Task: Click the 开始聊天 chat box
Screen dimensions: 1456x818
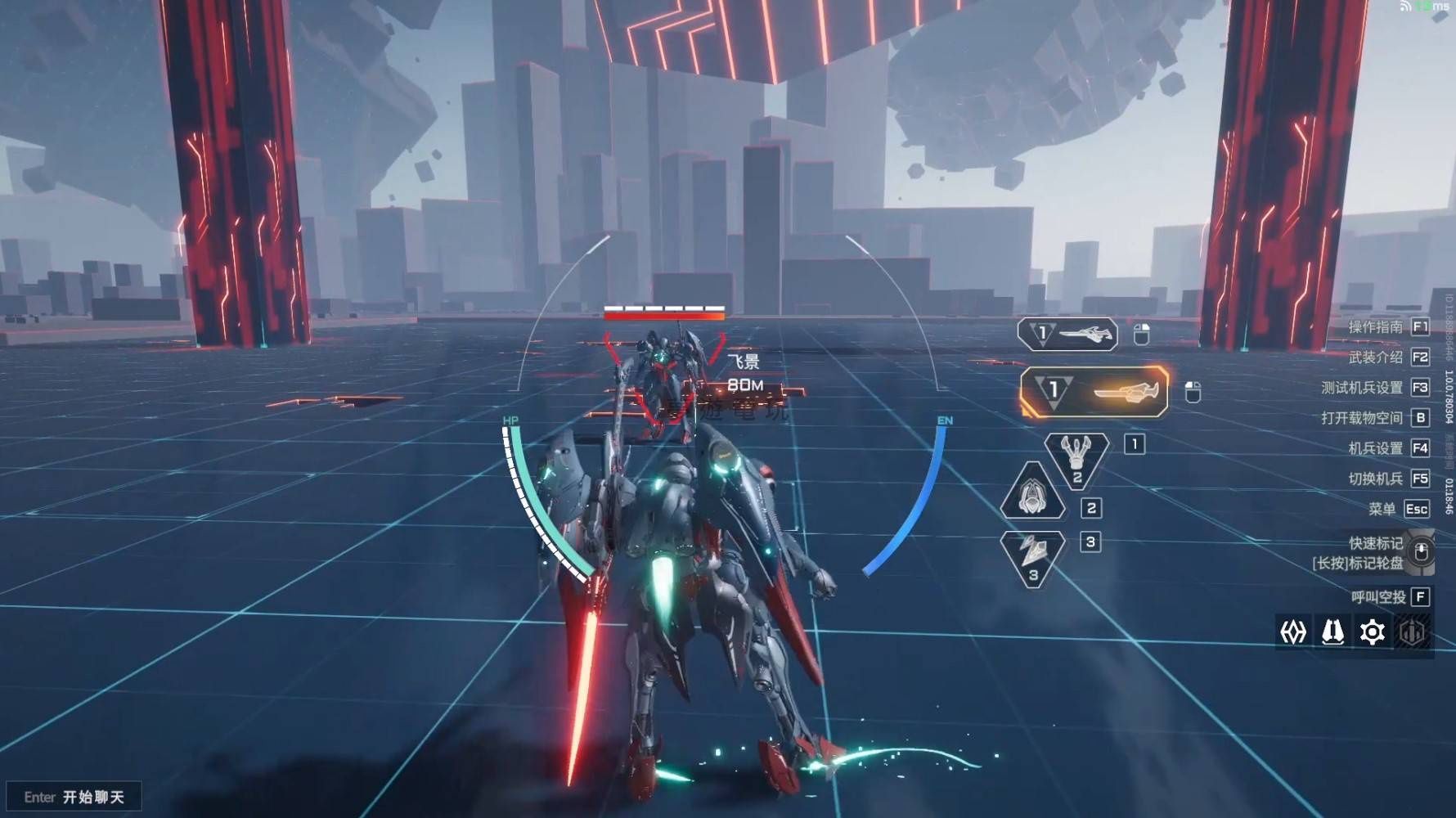Action: (x=74, y=797)
